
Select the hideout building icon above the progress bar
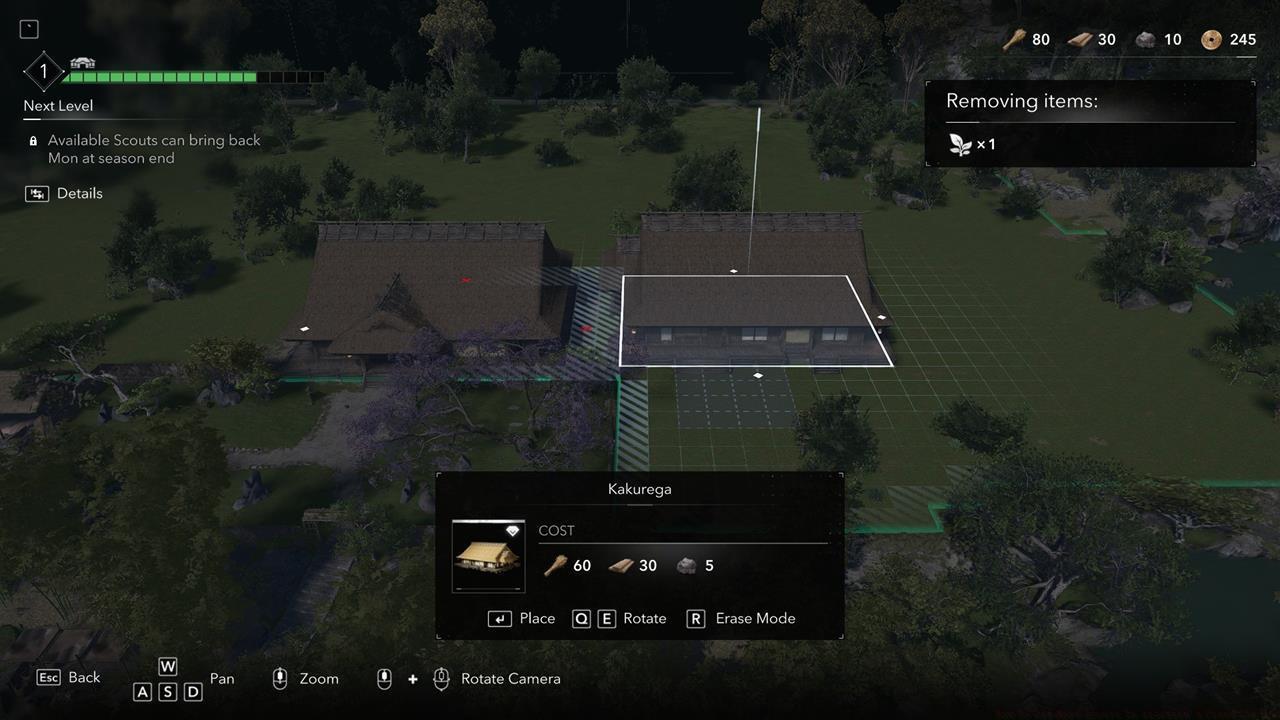pyautogui.click(x=82, y=60)
